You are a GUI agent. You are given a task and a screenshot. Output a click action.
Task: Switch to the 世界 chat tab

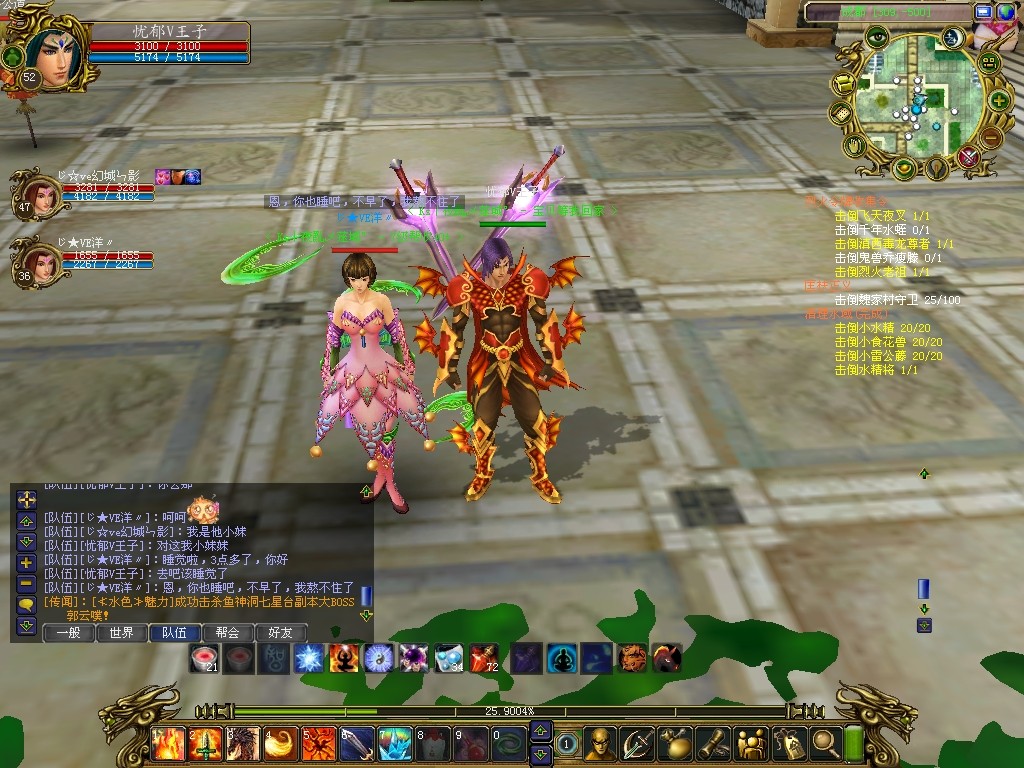(x=122, y=632)
